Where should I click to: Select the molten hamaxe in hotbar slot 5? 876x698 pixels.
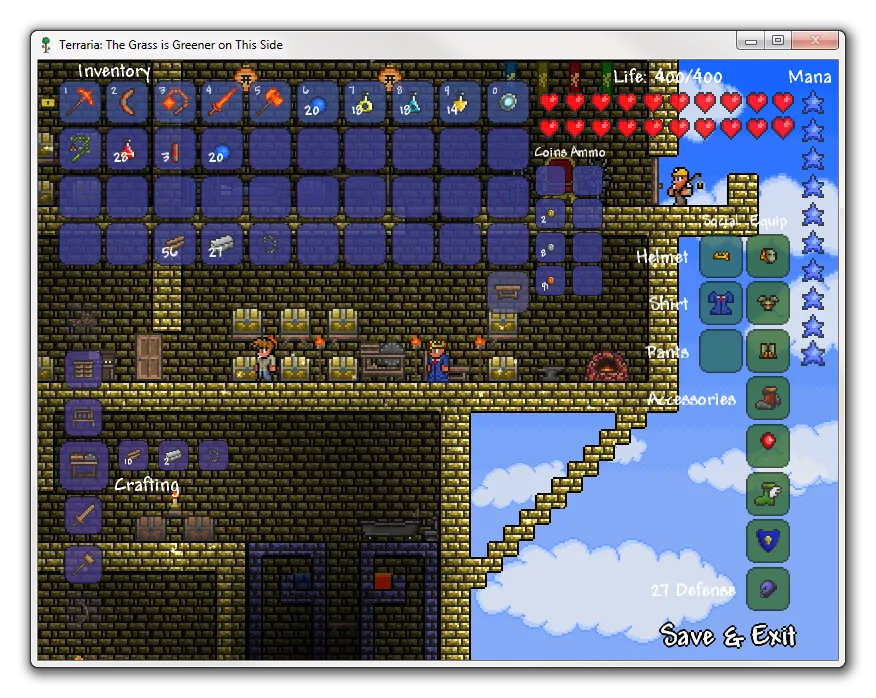click(272, 103)
